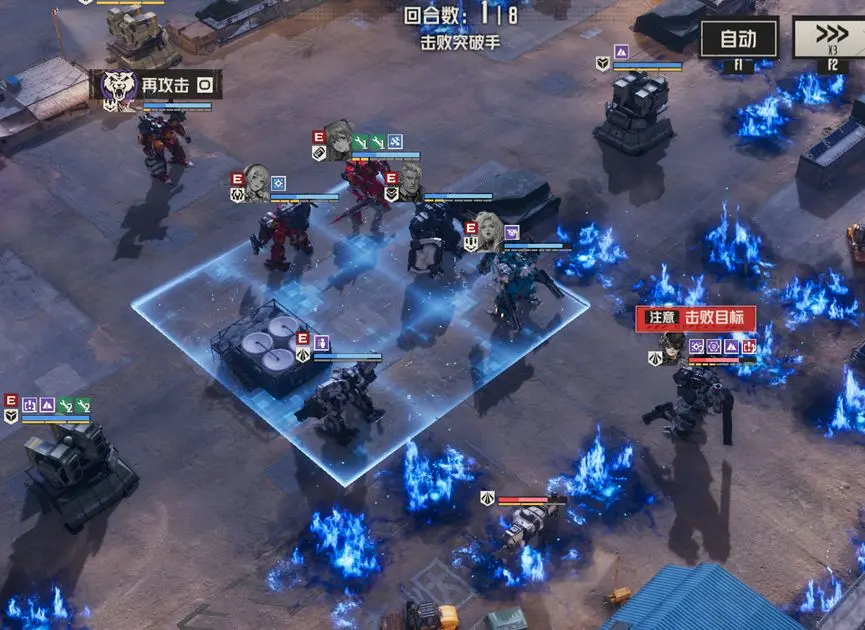Change the X3 battle speed

pyautogui.click(x=829, y=39)
